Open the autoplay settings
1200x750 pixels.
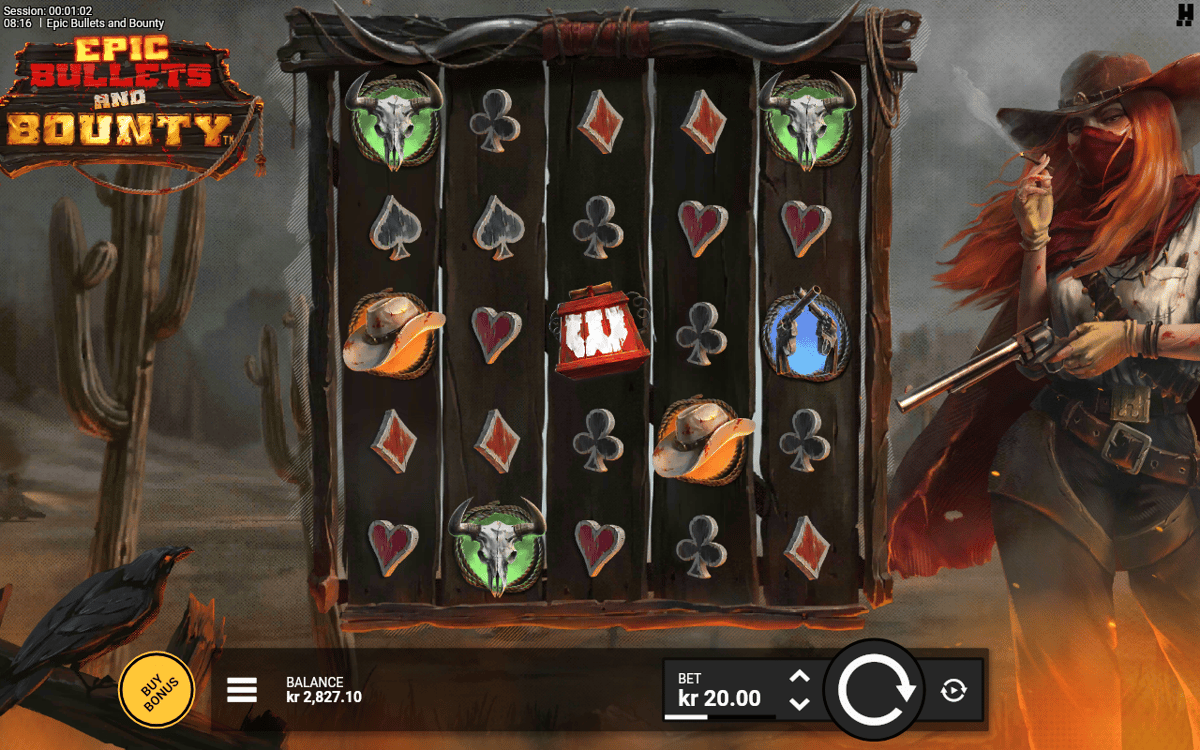point(954,690)
